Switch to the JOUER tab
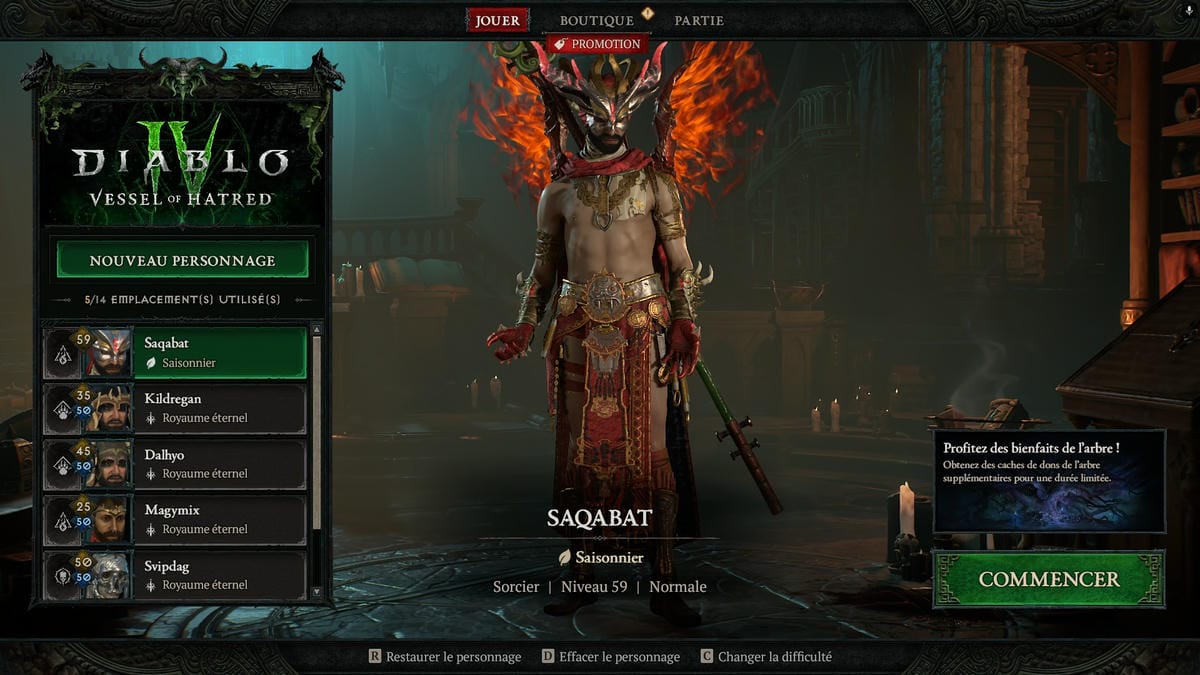The height and width of the screenshot is (675, 1200). (x=497, y=20)
